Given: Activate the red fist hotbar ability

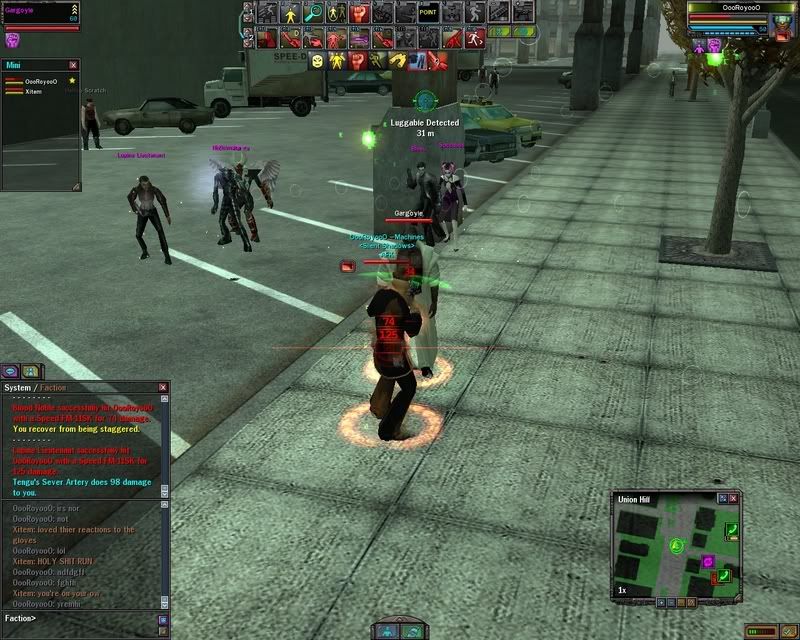Looking at the screenshot, I should click(x=360, y=13).
